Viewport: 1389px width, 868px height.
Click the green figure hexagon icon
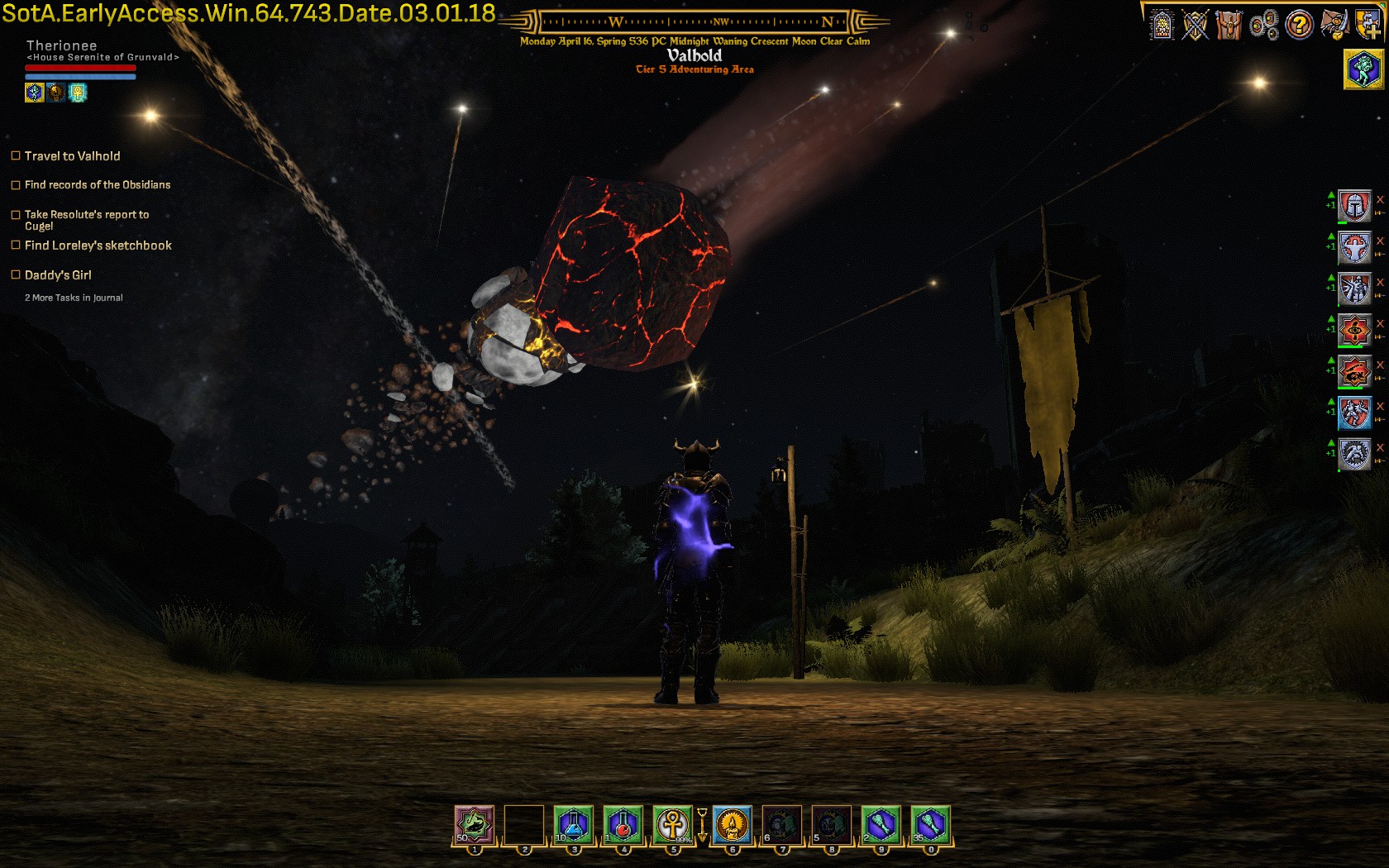pyautogui.click(x=1363, y=69)
